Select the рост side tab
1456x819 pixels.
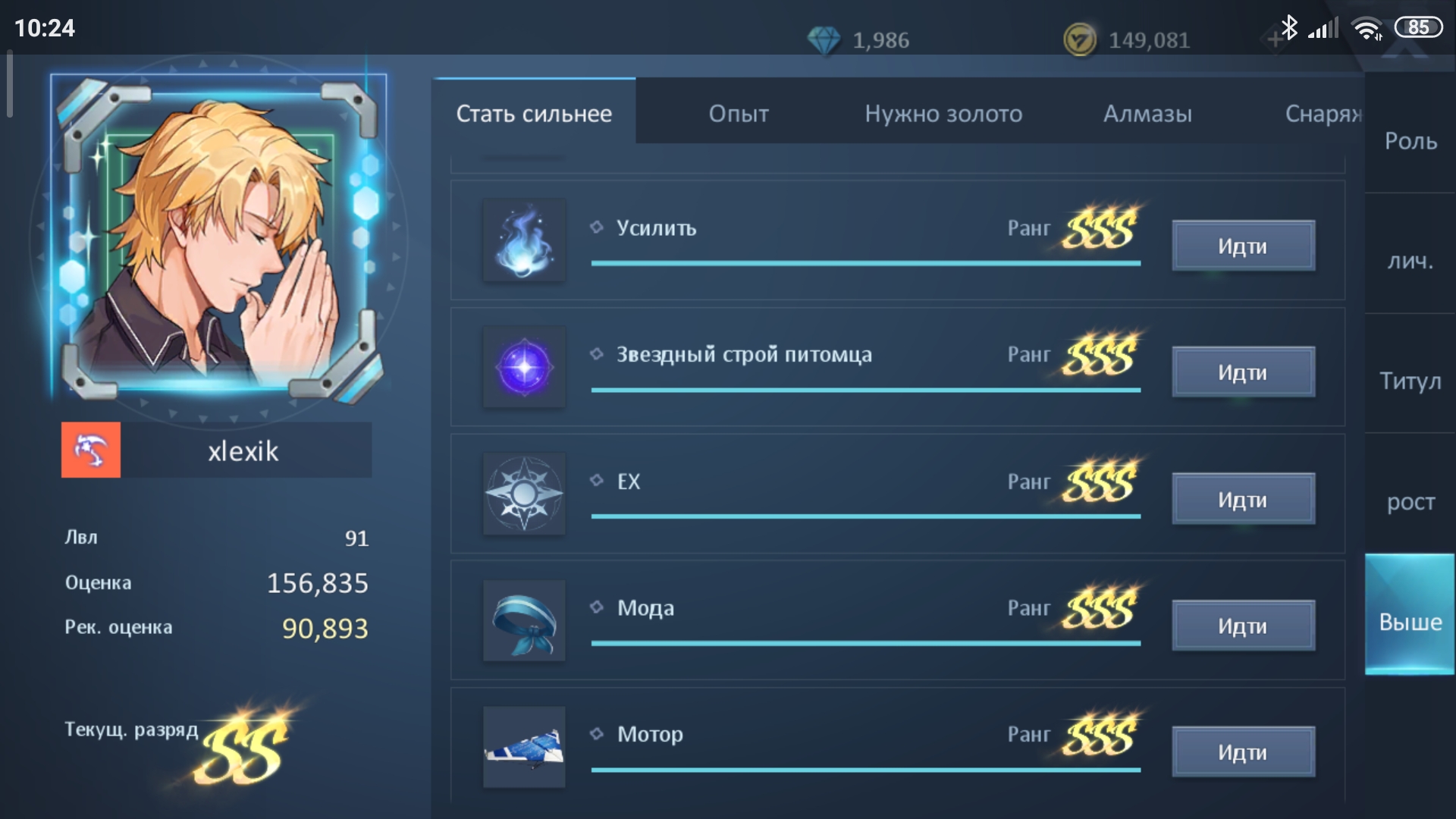(x=1410, y=501)
